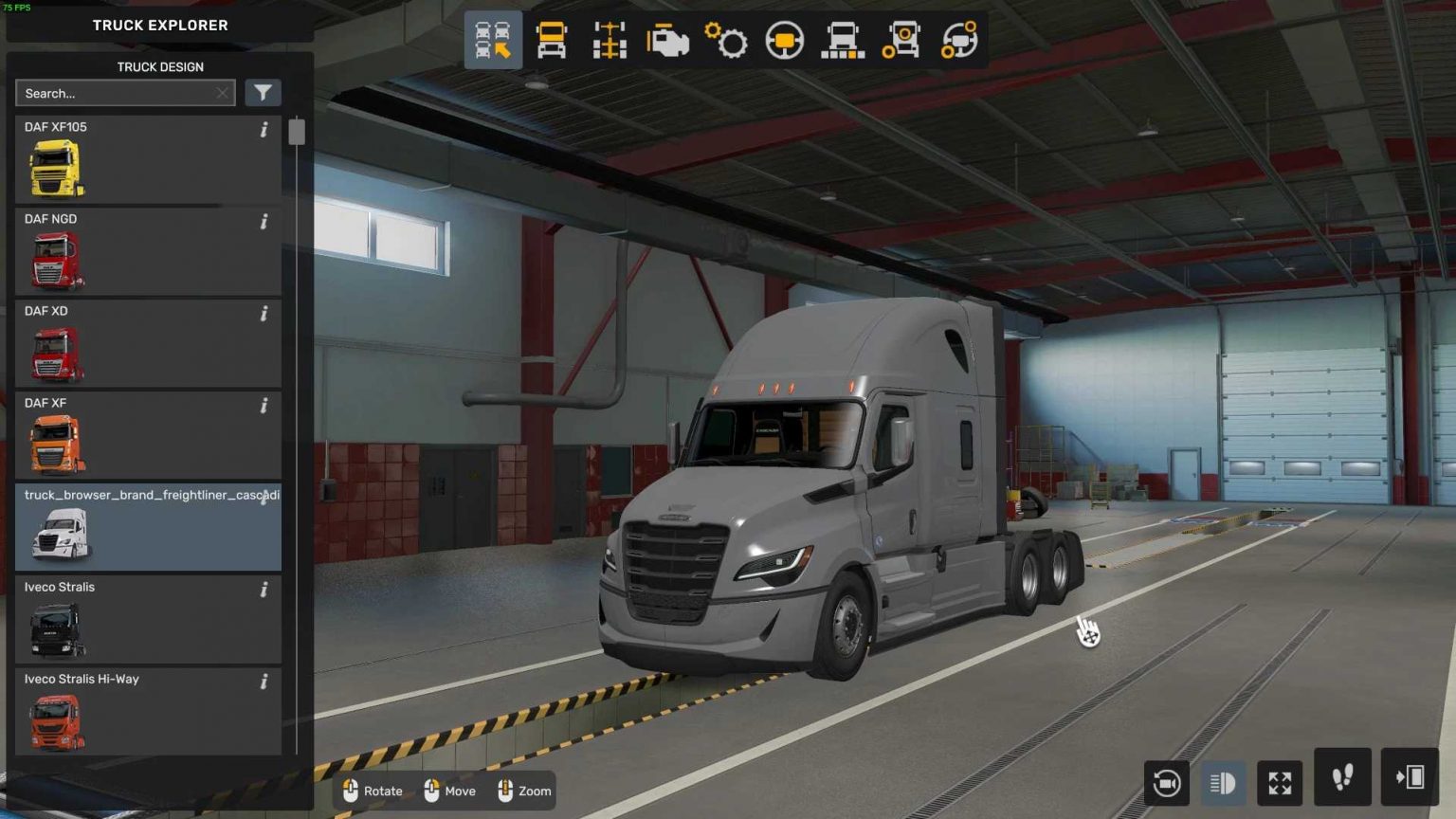Reset the camera view
1456x819 pixels.
tap(1167, 782)
